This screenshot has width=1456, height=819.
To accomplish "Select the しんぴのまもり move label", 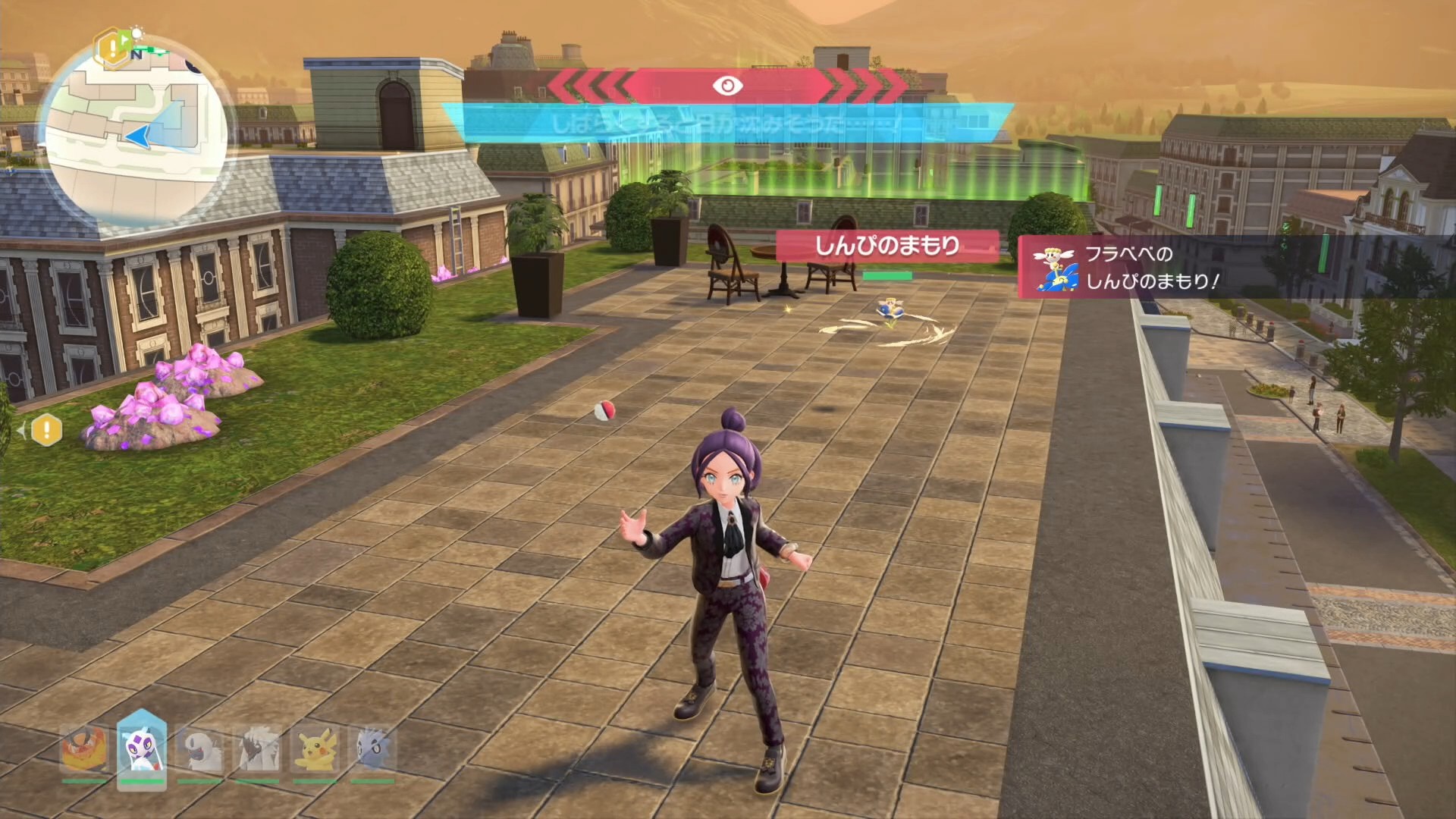I will (x=886, y=246).
